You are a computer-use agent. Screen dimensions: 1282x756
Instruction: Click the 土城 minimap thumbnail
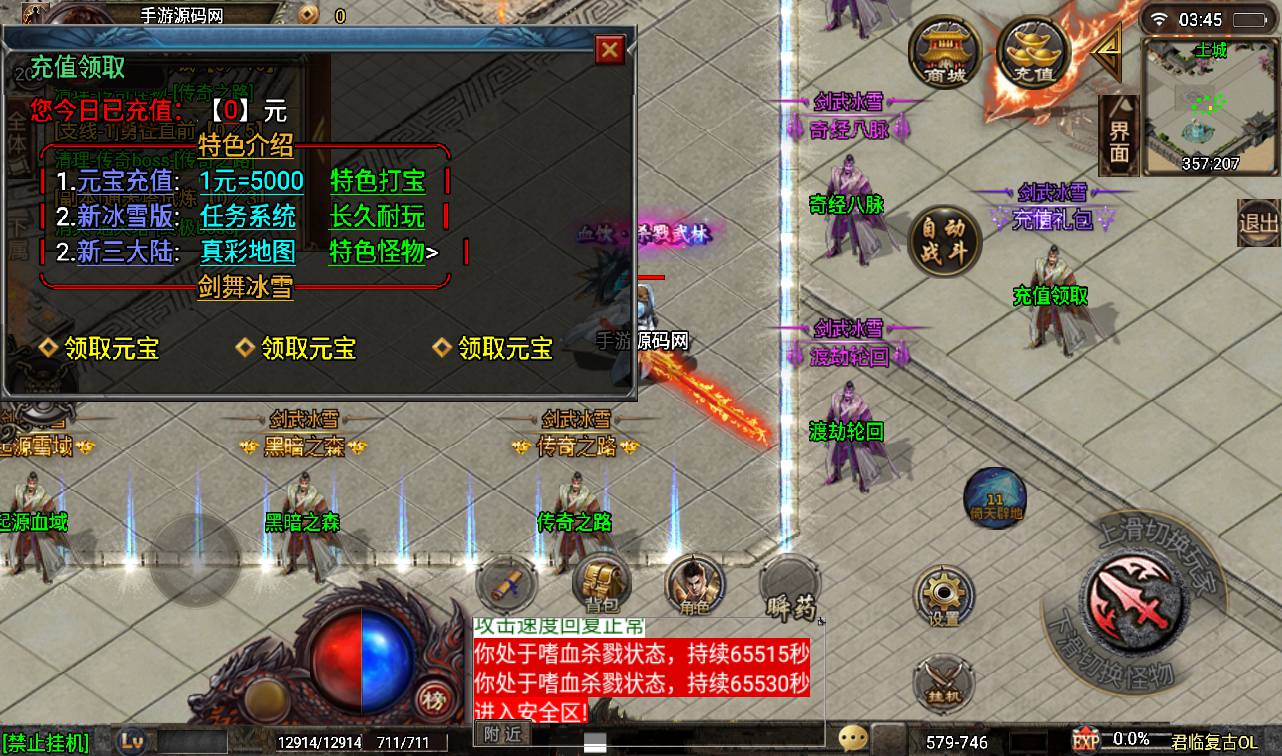pyautogui.click(x=1210, y=100)
